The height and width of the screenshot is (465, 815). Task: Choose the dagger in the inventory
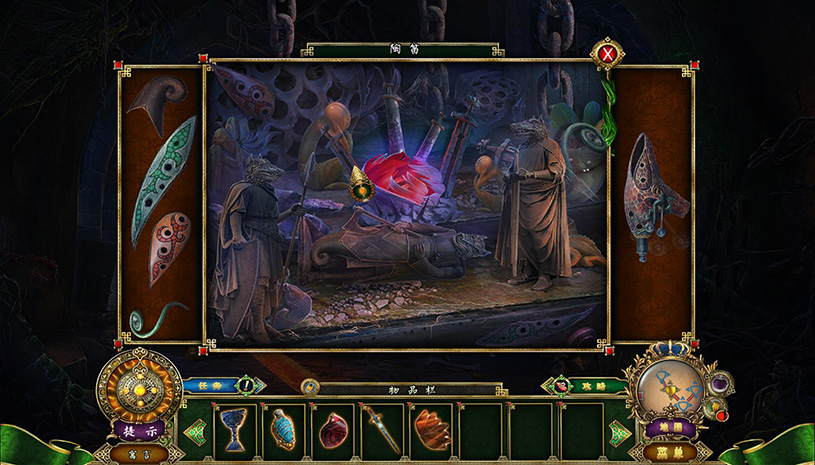pyautogui.click(x=382, y=428)
